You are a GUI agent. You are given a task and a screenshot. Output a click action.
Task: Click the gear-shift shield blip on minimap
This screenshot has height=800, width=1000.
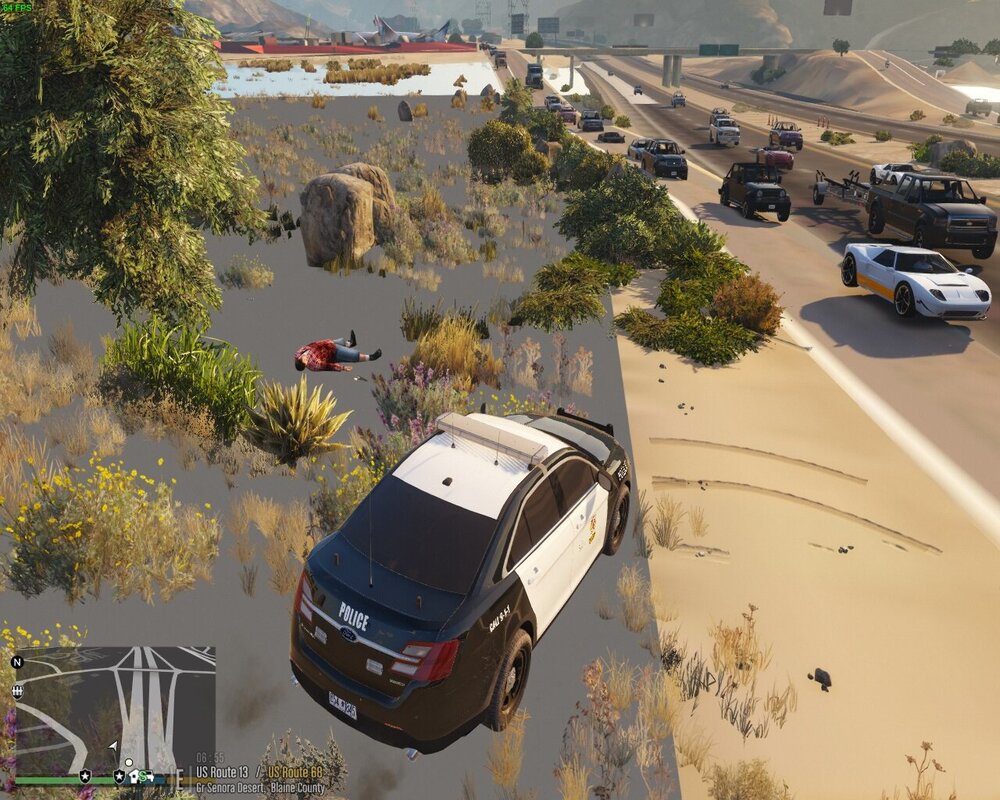(x=18, y=690)
